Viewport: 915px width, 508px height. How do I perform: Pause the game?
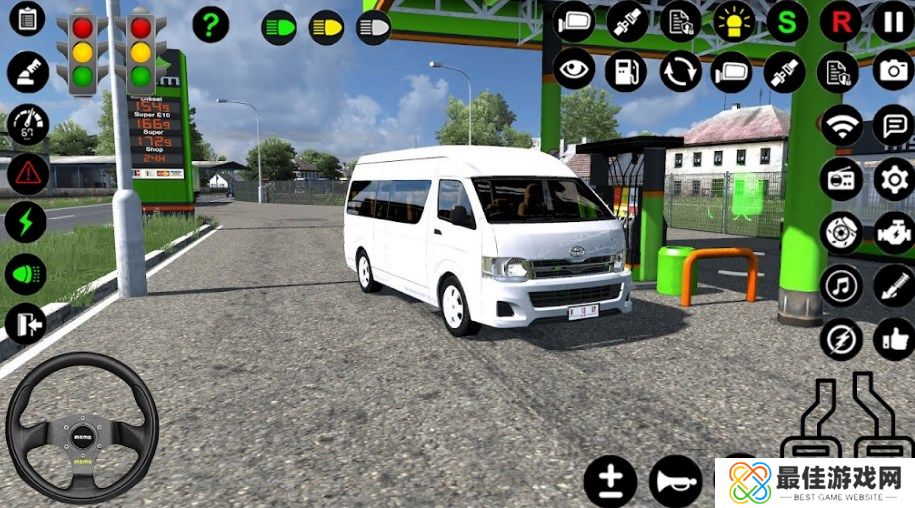(x=893, y=21)
